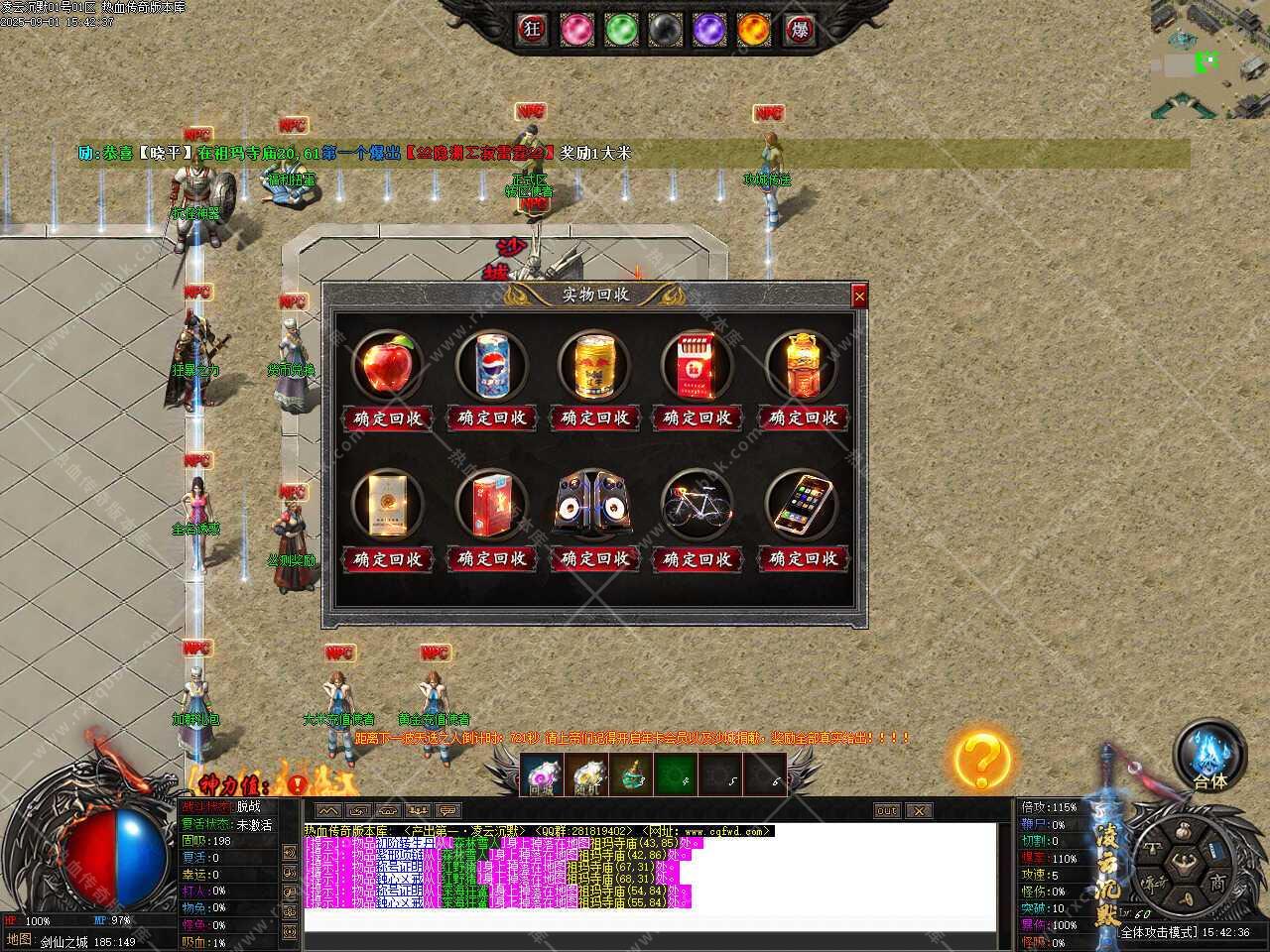Confirm recycling the Pepsi can
Screen dimensions: 1270x952
pos(492,418)
